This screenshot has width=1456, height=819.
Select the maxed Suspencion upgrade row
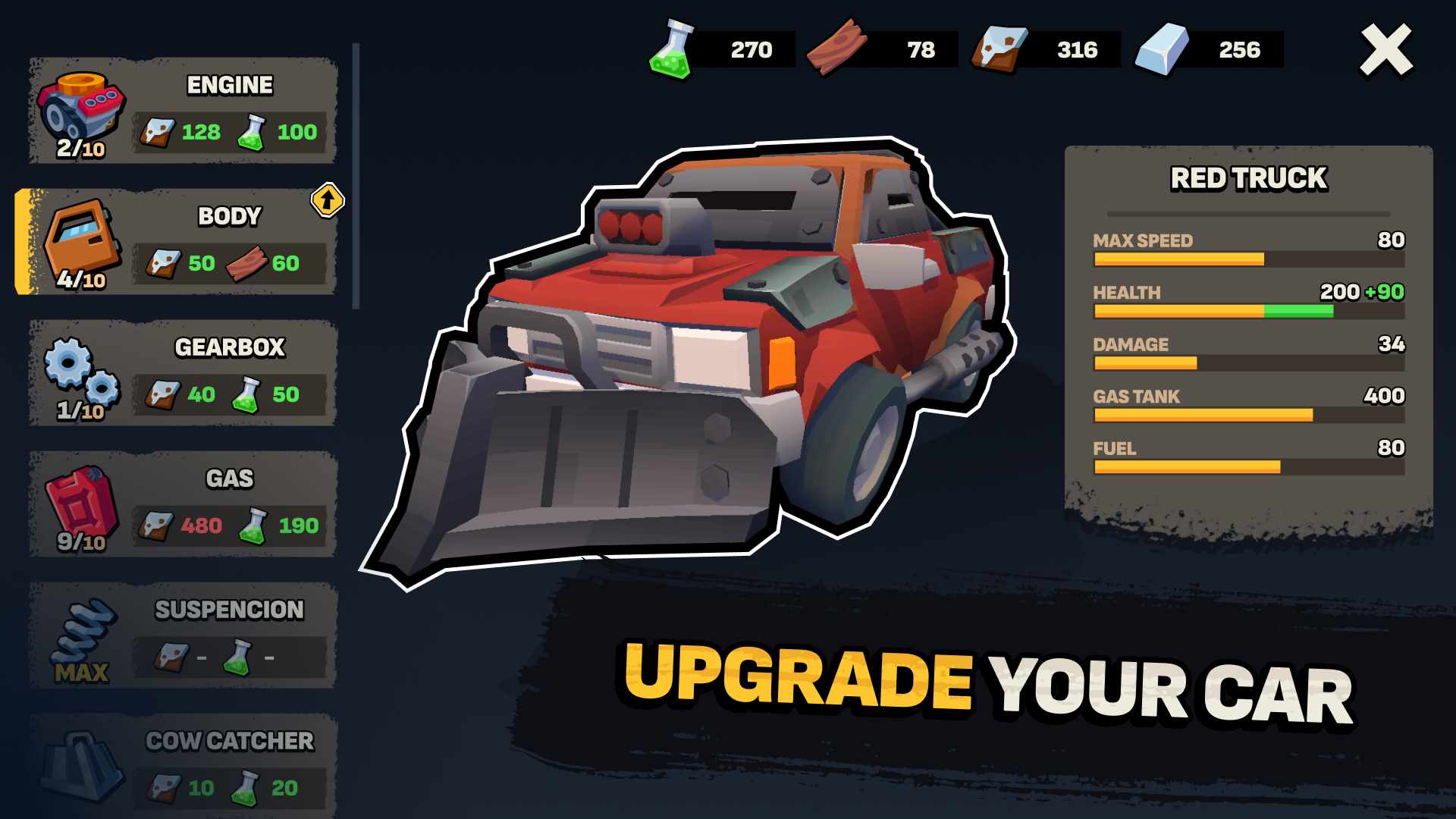183,635
